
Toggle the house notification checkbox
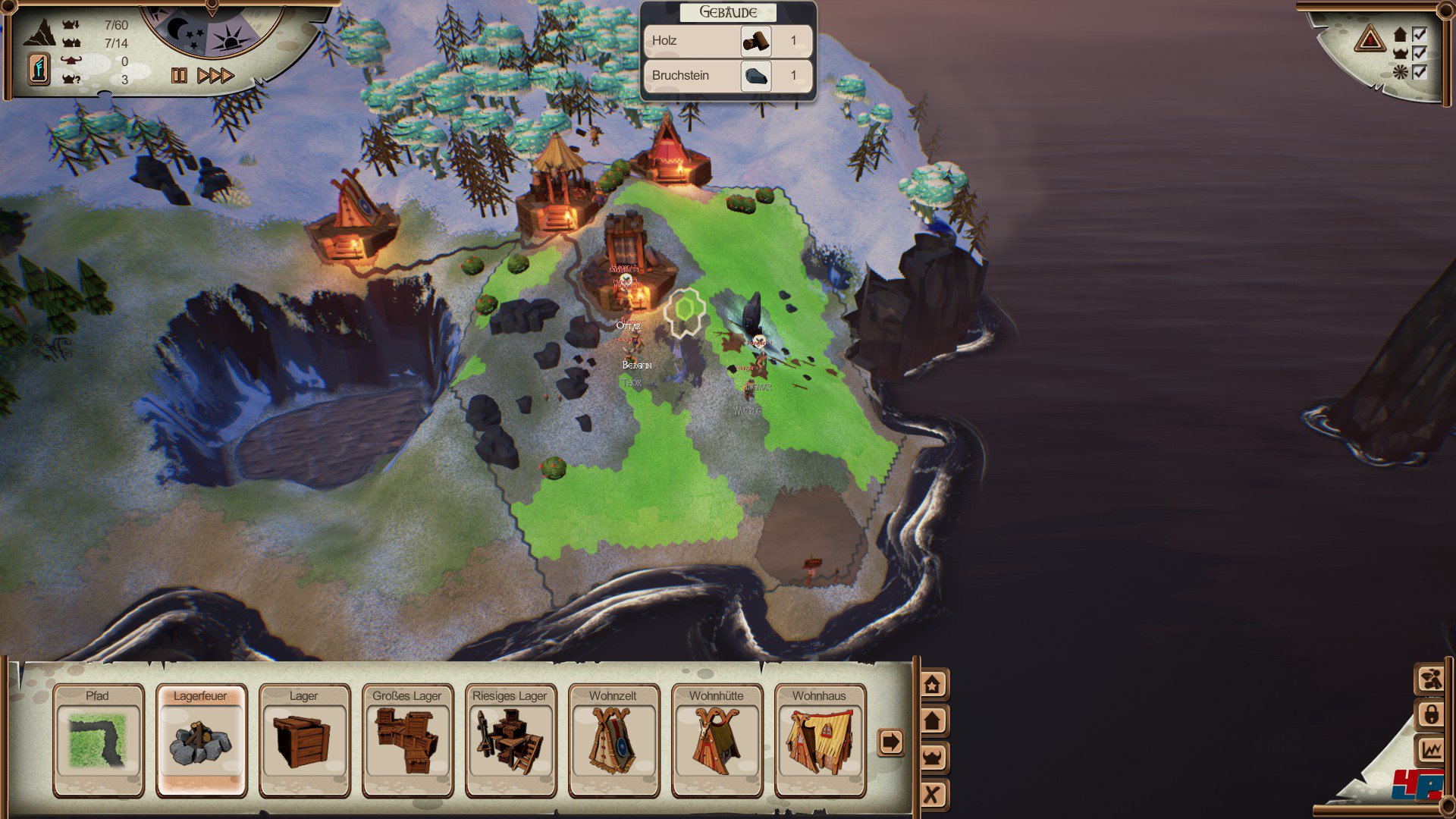[x=1419, y=34]
